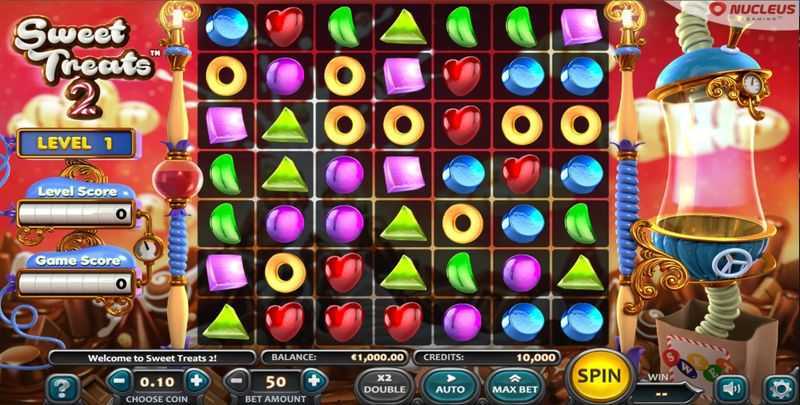The width and height of the screenshot is (800, 405).
Task: Increase the coin value with plus
Action: (x=196, y=380)
